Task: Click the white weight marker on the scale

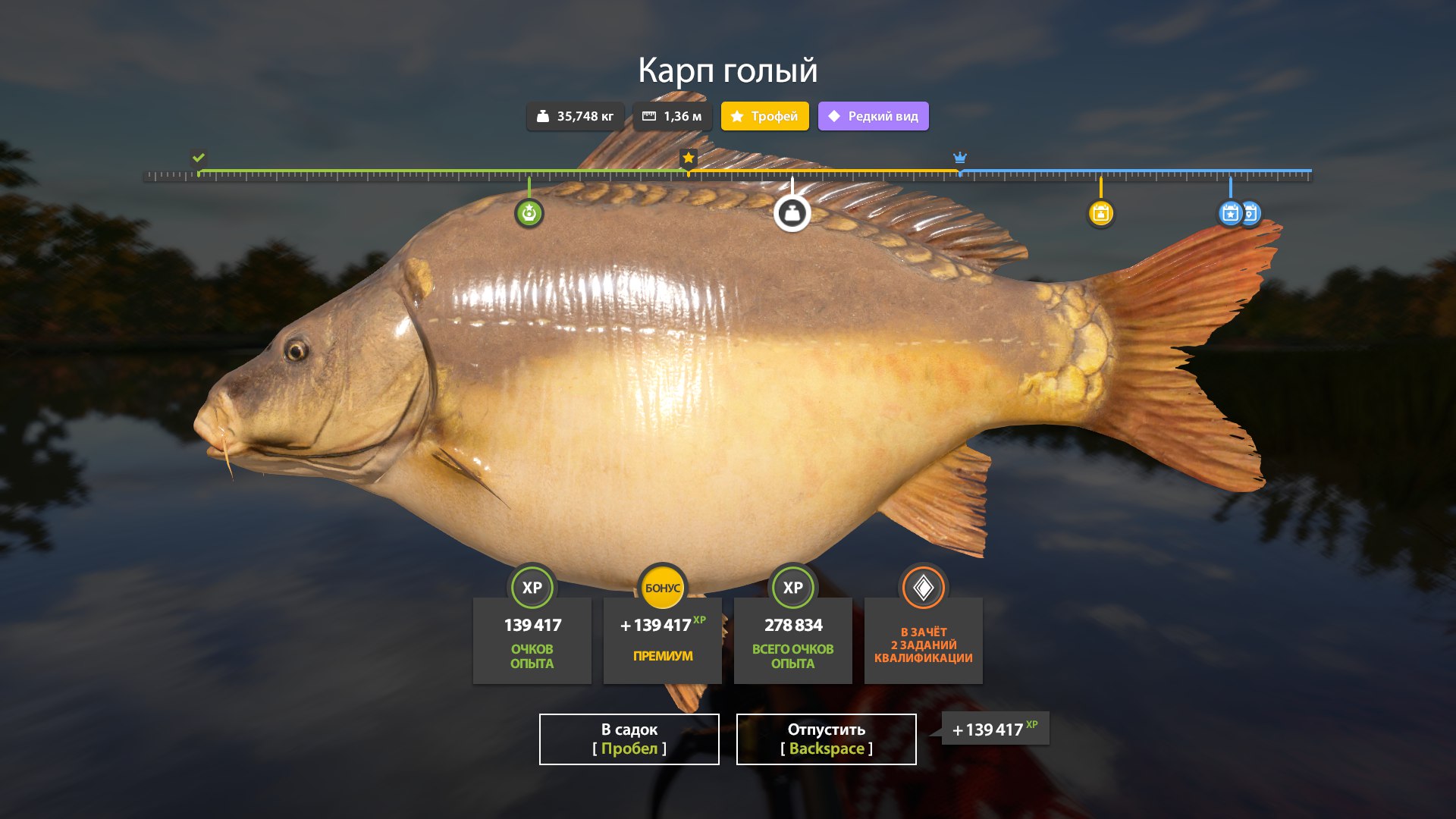Action: (x=792, y=213)
